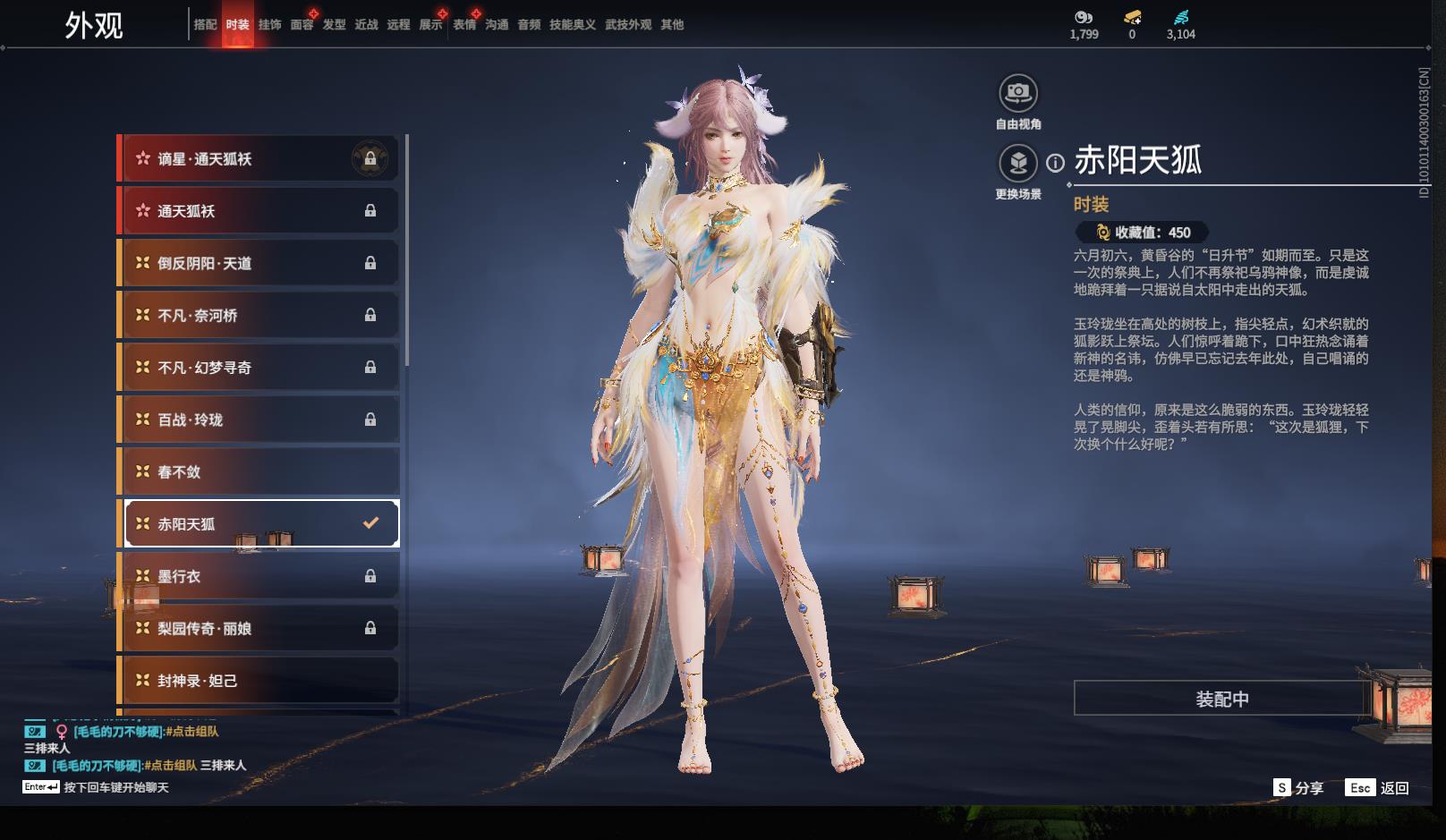Open the 挂饰 accessories tab
This screenshot has width=1446, height=840.
point(269,25)
